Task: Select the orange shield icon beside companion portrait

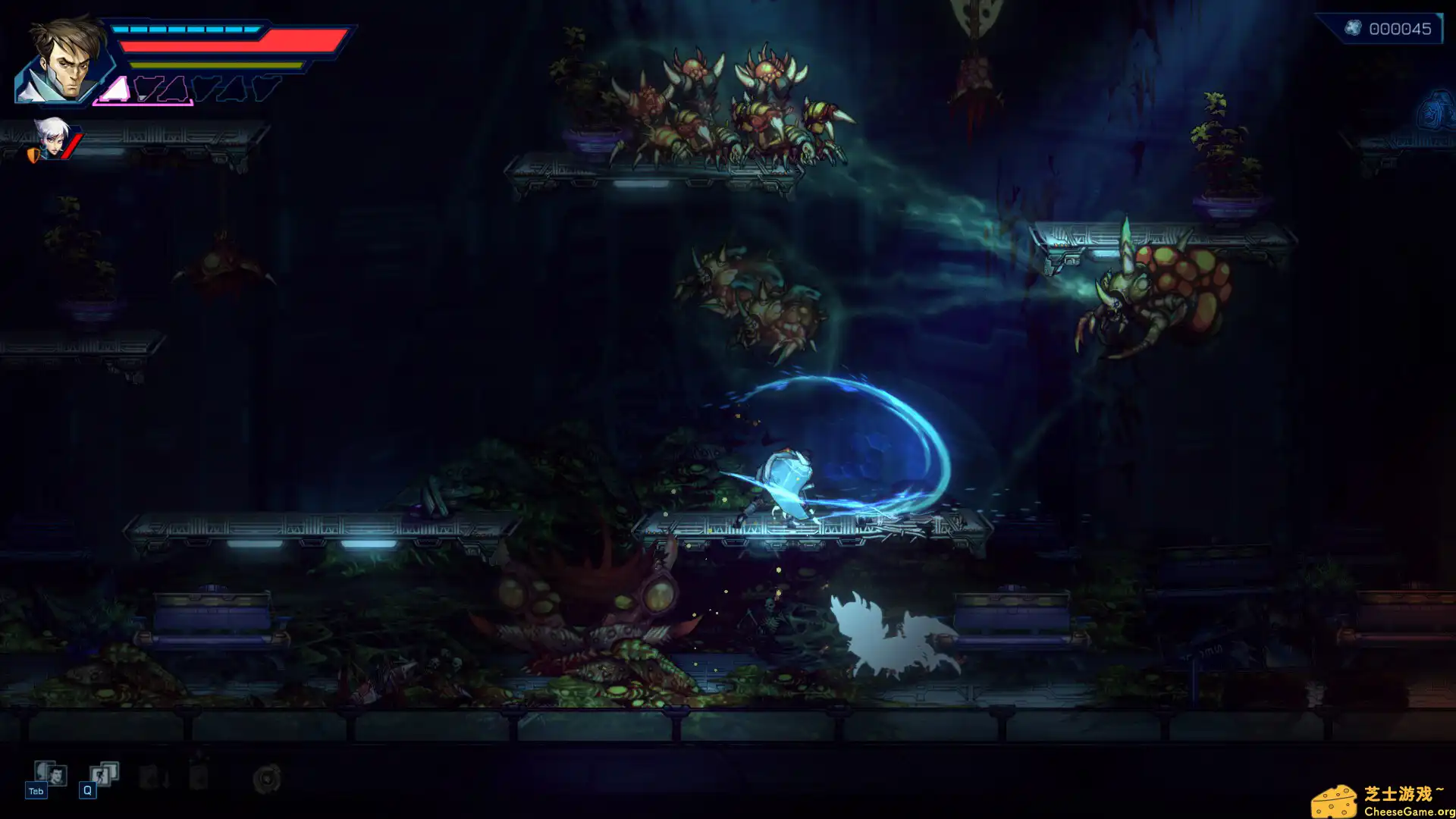Action: click(x=33, y=154)
